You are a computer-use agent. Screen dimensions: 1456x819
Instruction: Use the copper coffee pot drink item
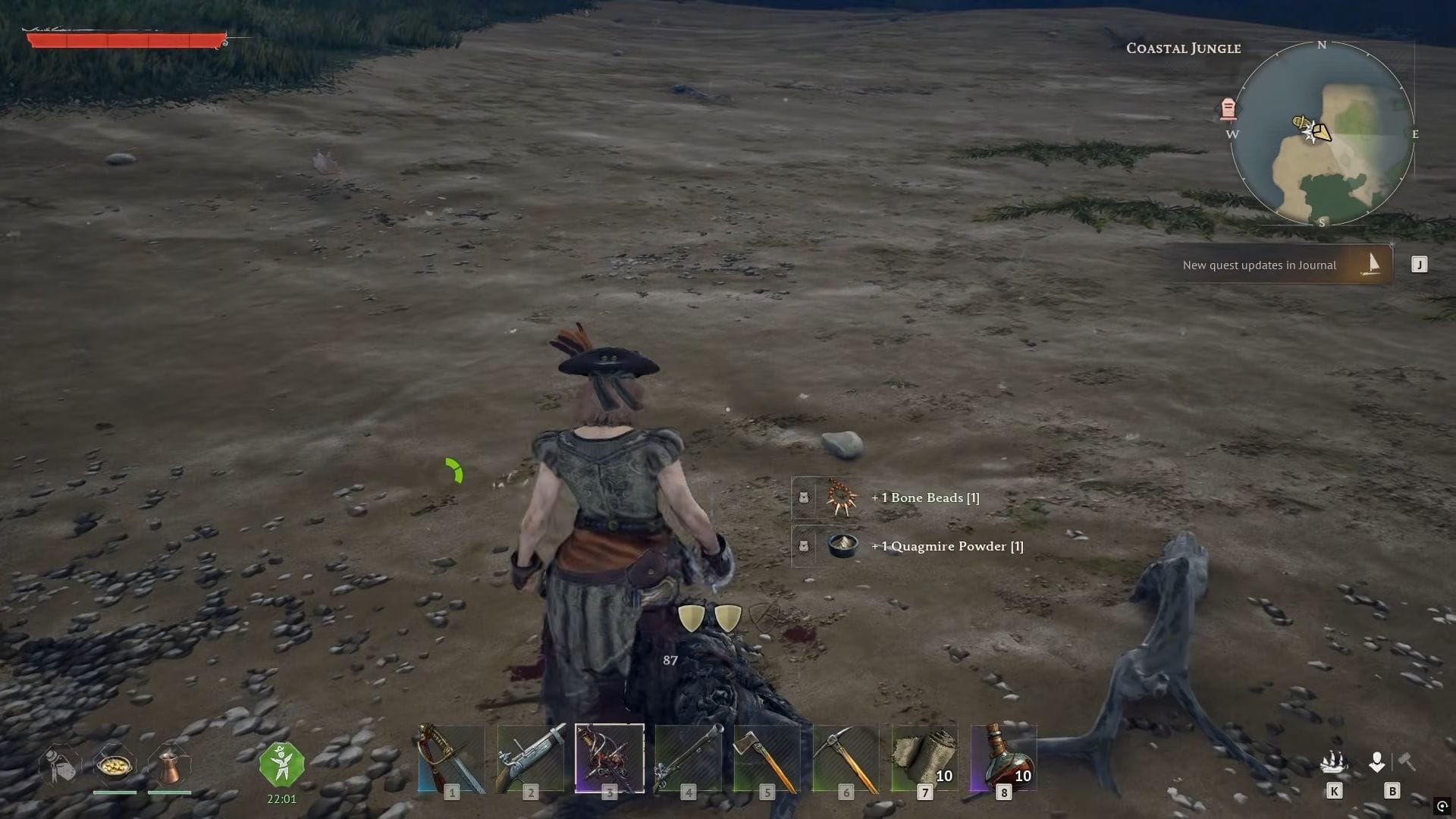pos(171,767)
